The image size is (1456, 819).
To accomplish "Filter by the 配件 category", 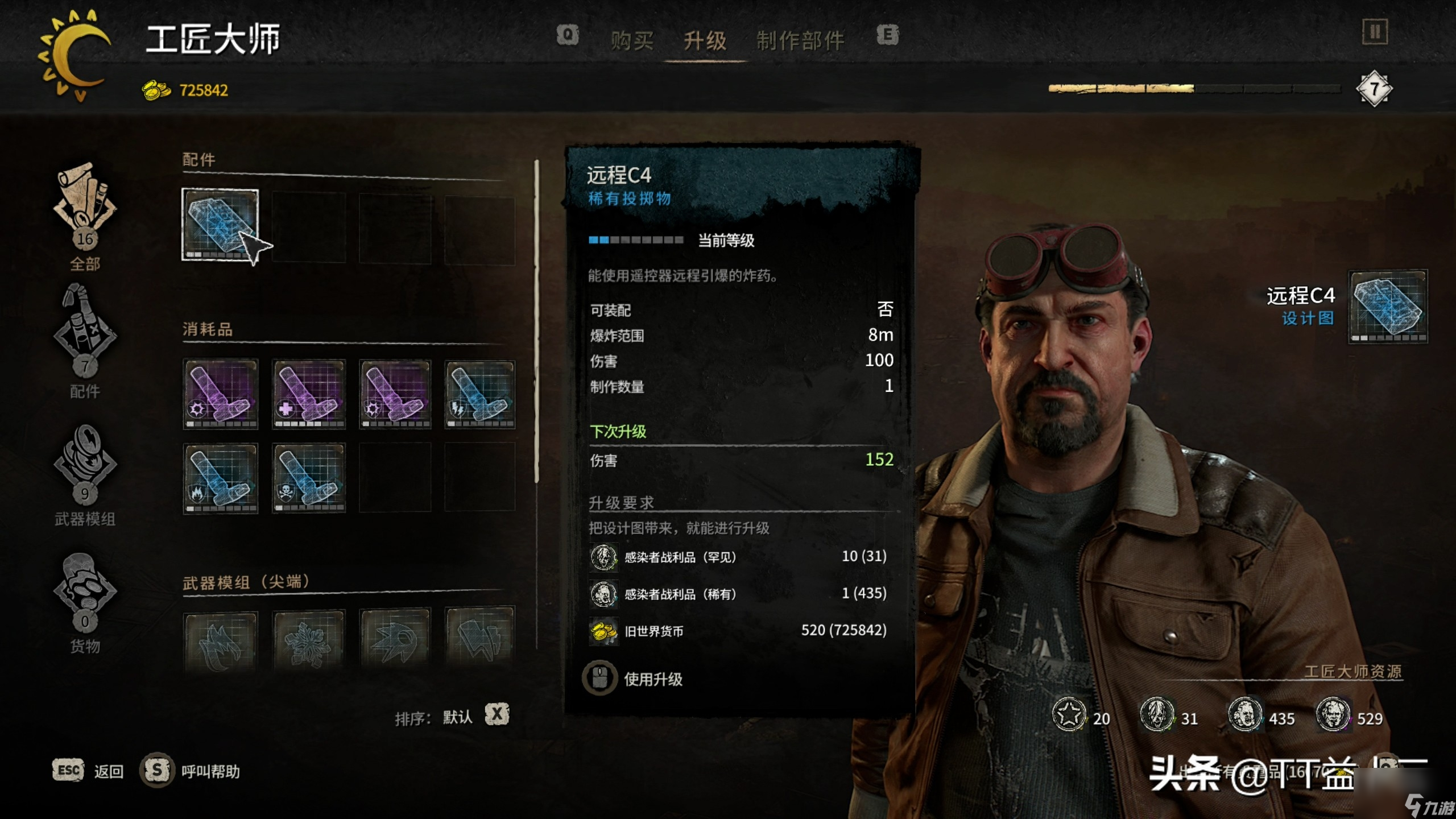I will 85,341.
